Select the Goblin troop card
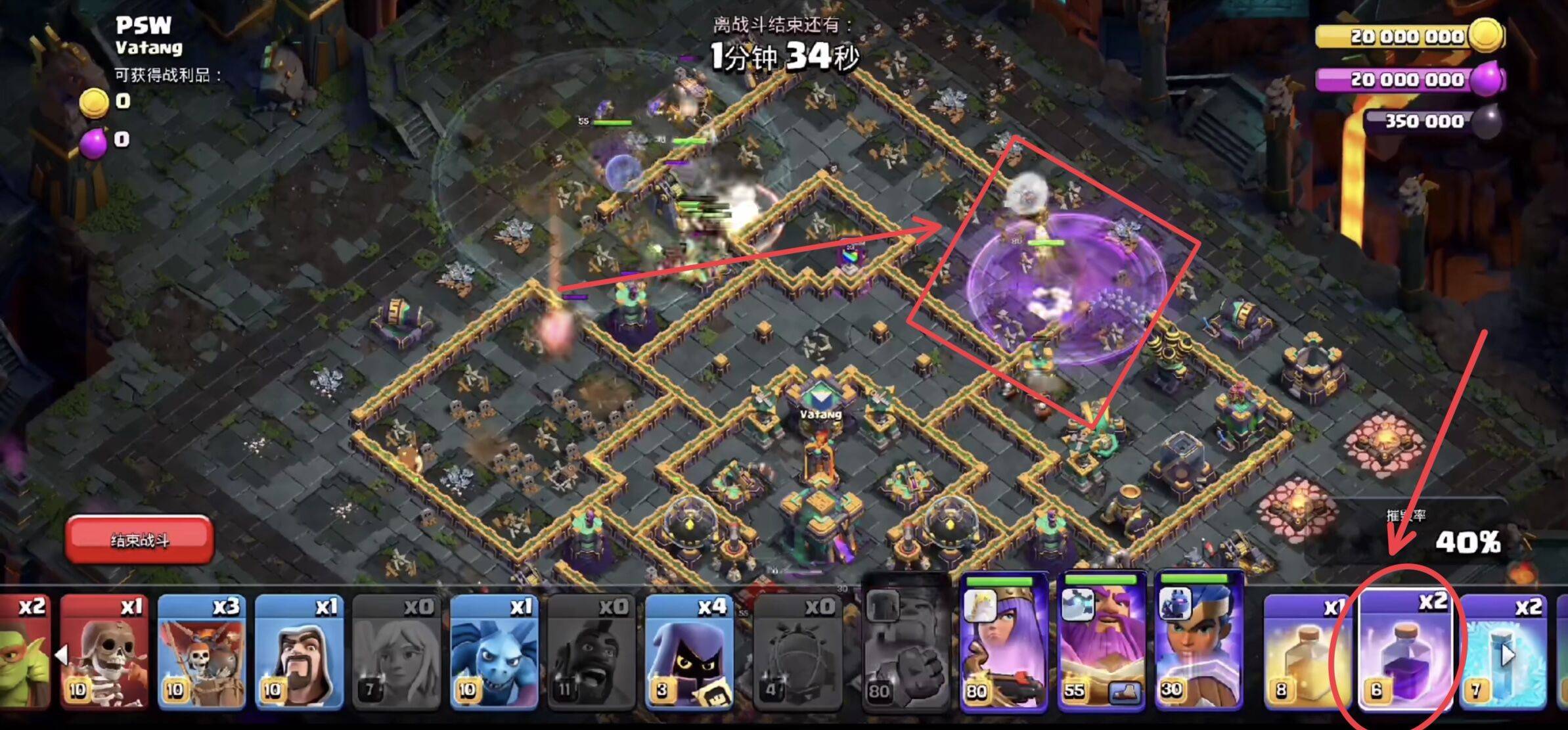Viewport: 1568px width, 730px height. [24, 652]
